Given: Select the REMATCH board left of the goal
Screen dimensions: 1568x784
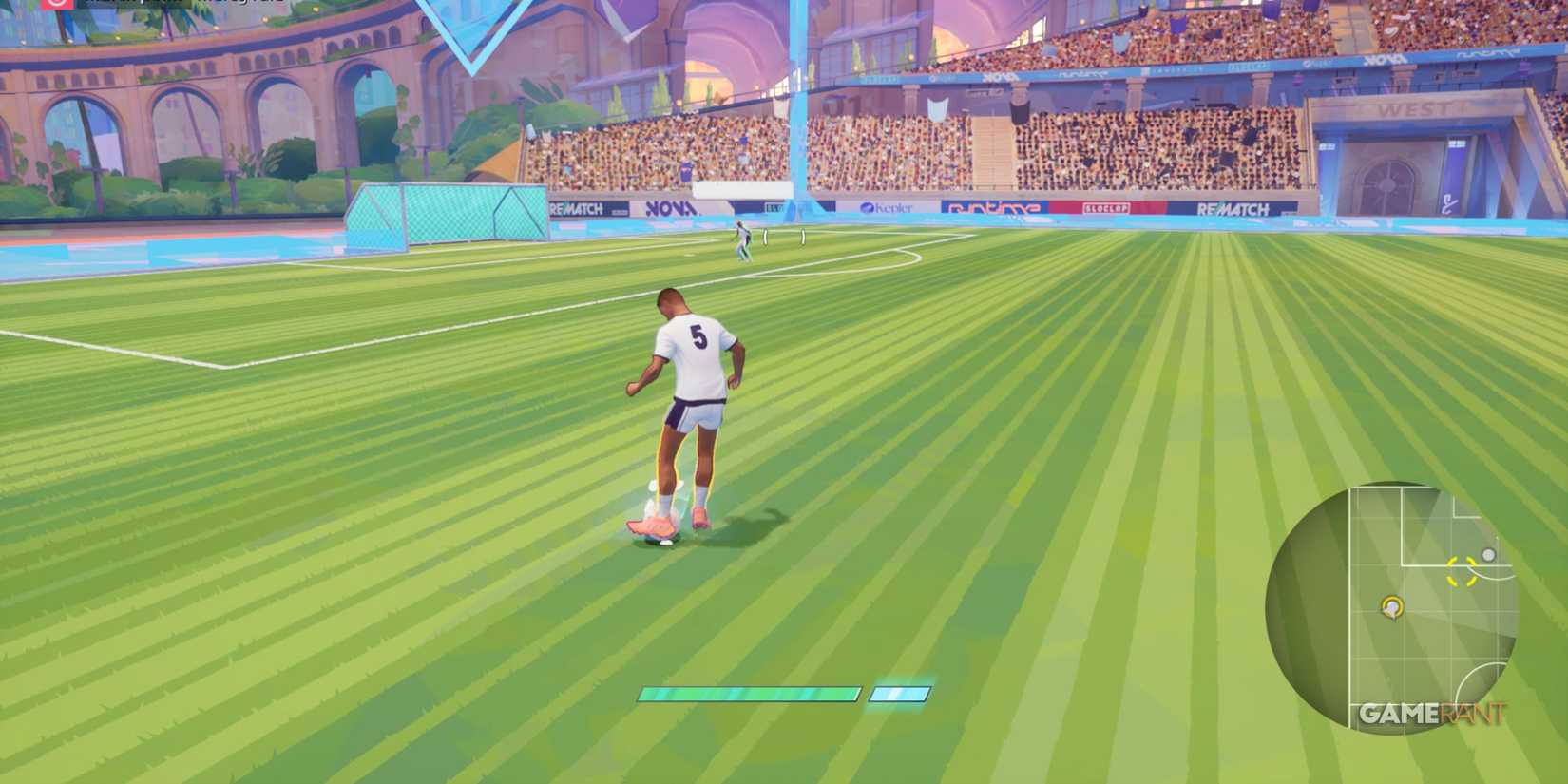Looking at the screenshot, I should click(x=575, y=208).
